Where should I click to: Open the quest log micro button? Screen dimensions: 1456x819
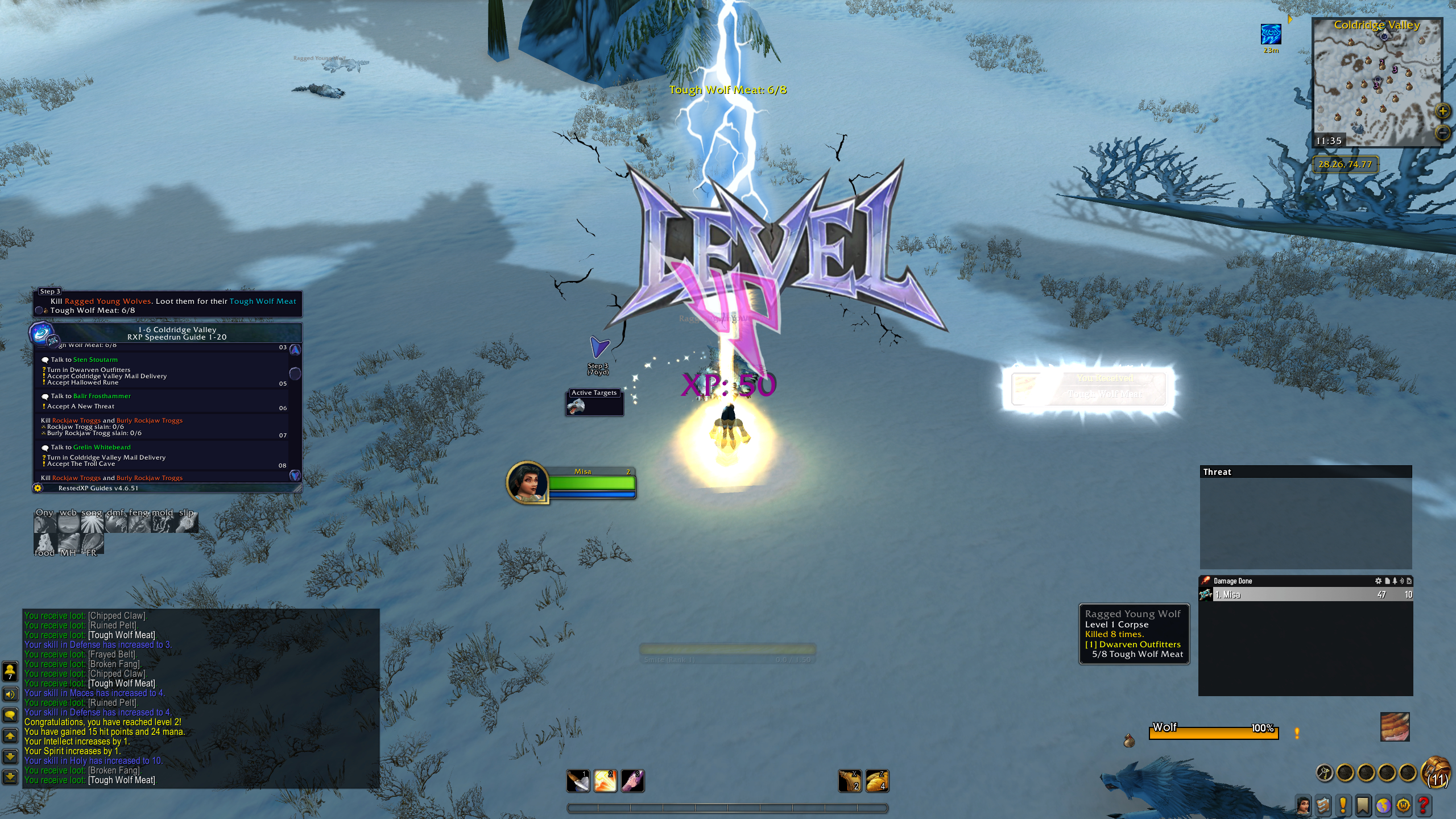coord(1343,805)
